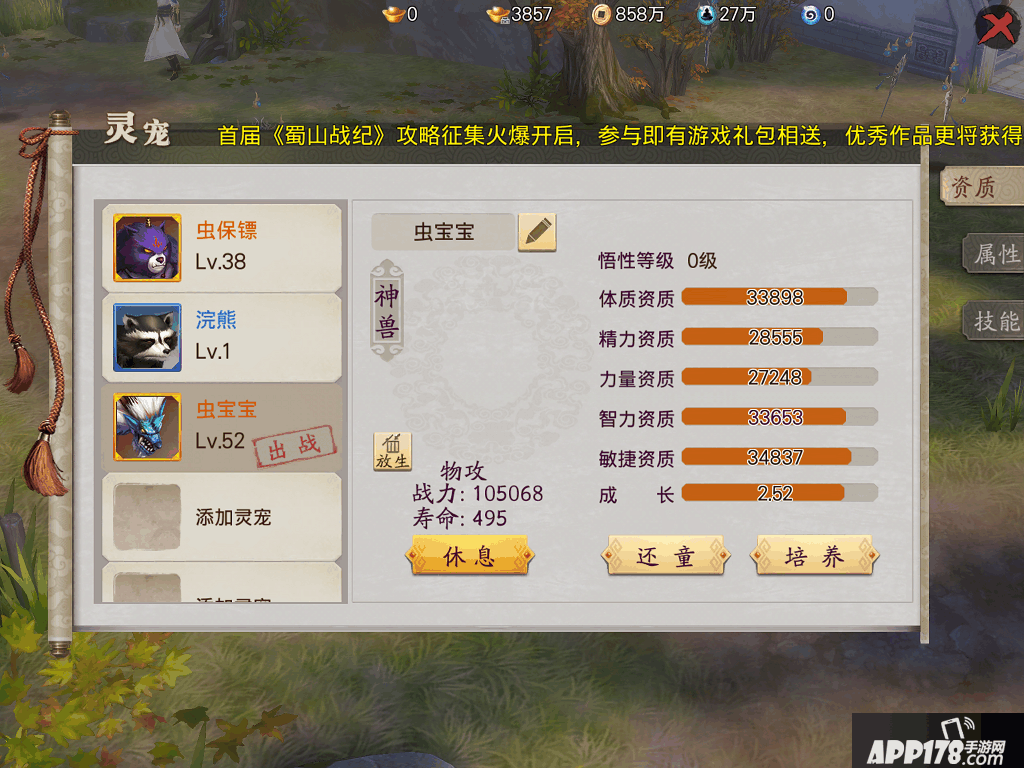
Task: Select the 虫宝宝 Lv.52 pet
Action: 221,427
